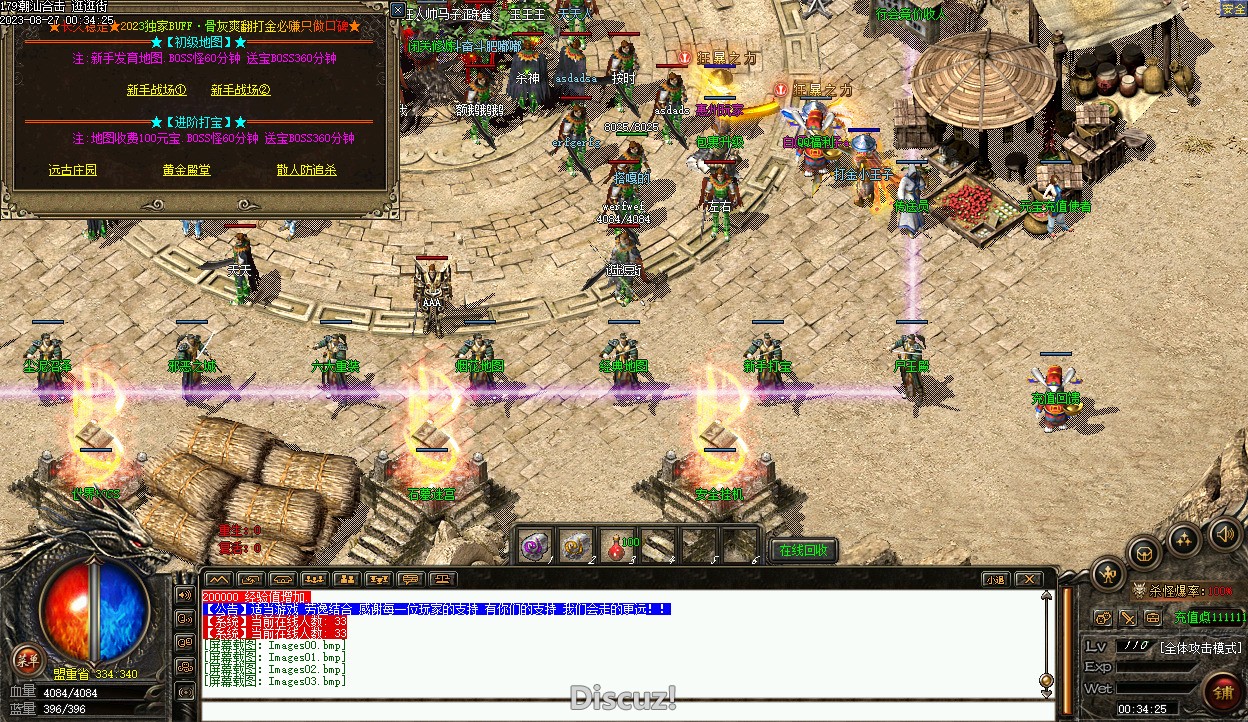Click the 在线回收 button
1248x722 pixels.
click(x=803, y=550)
